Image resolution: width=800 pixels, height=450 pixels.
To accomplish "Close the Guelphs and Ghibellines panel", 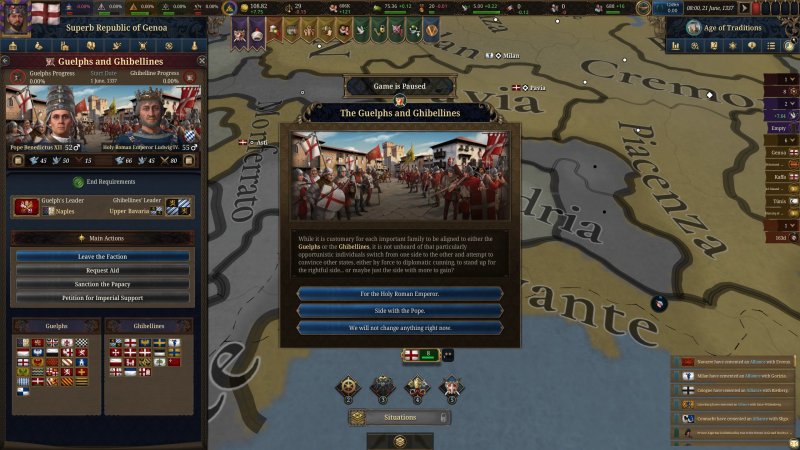I will click(x=200, y=62).
